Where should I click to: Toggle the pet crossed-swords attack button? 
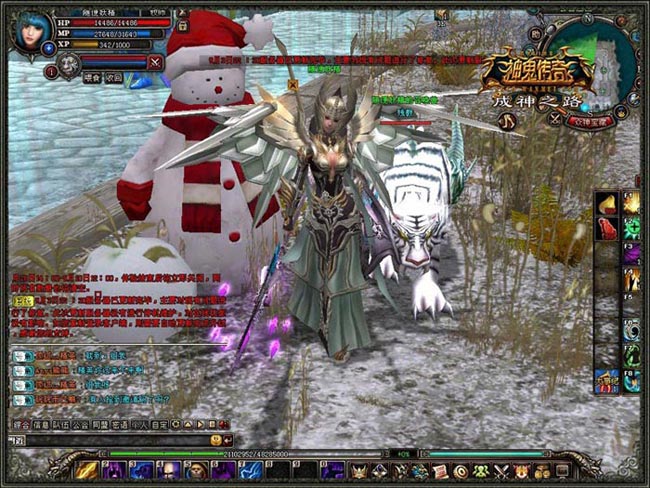tap(155, 62)
